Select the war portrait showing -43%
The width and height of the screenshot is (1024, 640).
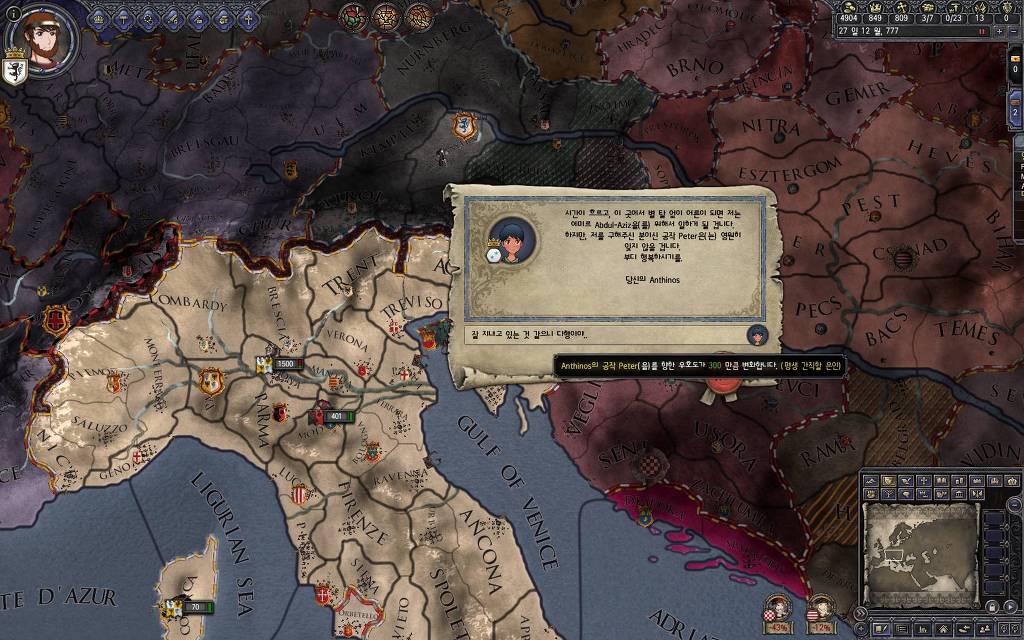pos(776,606)
